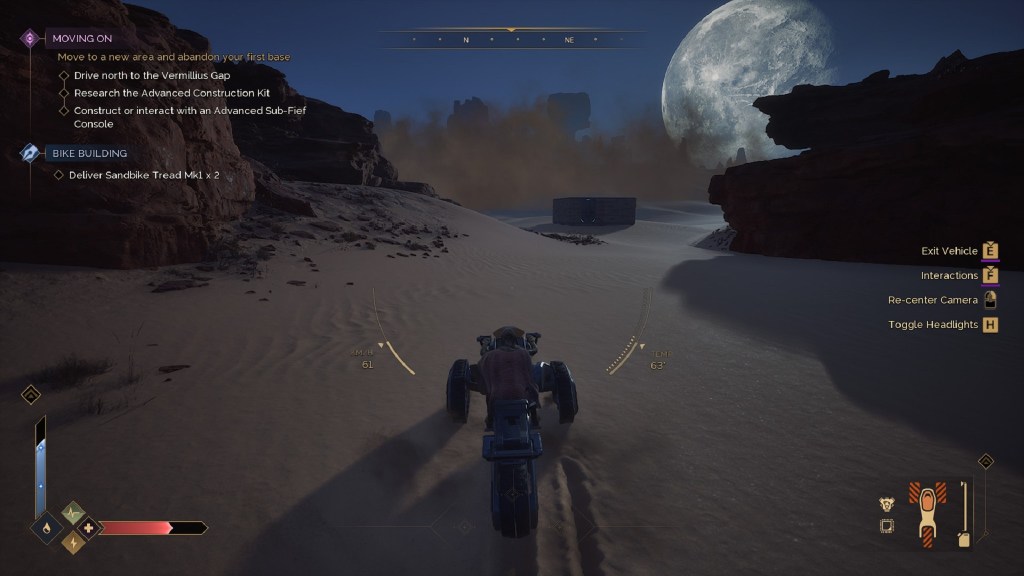Choose the Interactions action label
The width and height of the screenshot is (1024, 576).
pyautogui.click(x=949, y=275)
